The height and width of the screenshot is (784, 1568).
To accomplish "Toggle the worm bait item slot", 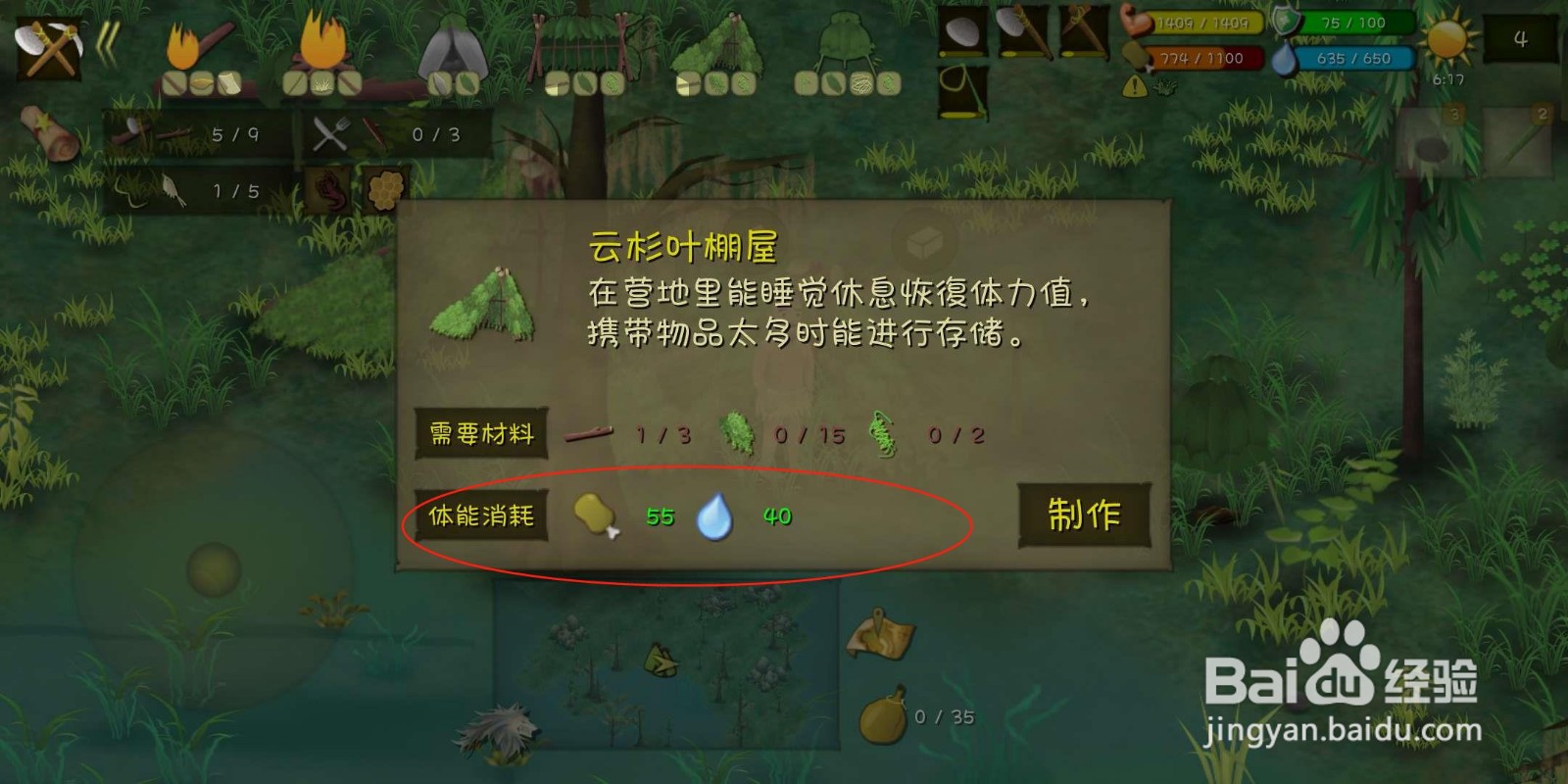I will tap(327, 190).
